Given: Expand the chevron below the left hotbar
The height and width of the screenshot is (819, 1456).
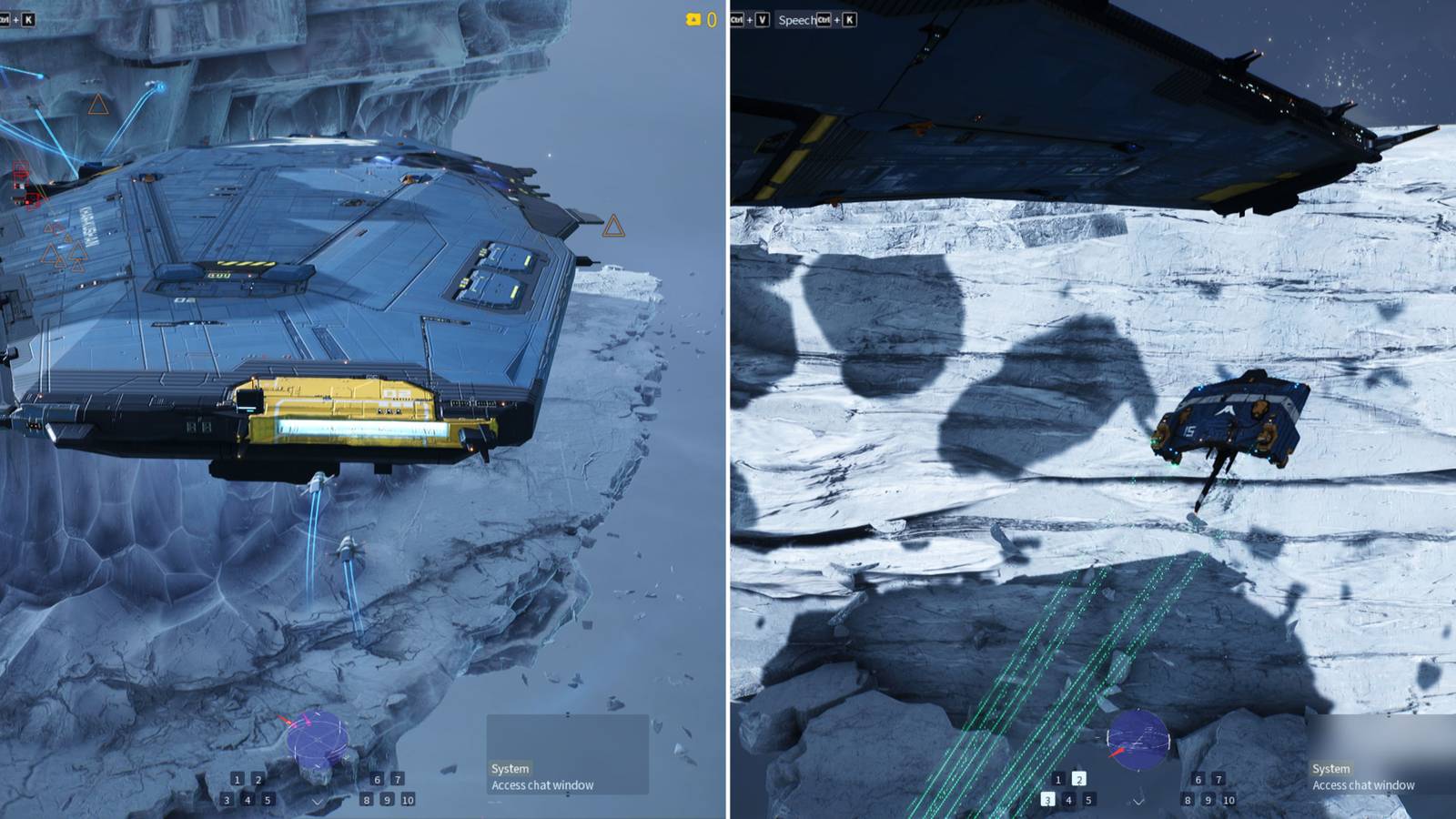Looking at the screenshot, I should click(x=318, y=803).
